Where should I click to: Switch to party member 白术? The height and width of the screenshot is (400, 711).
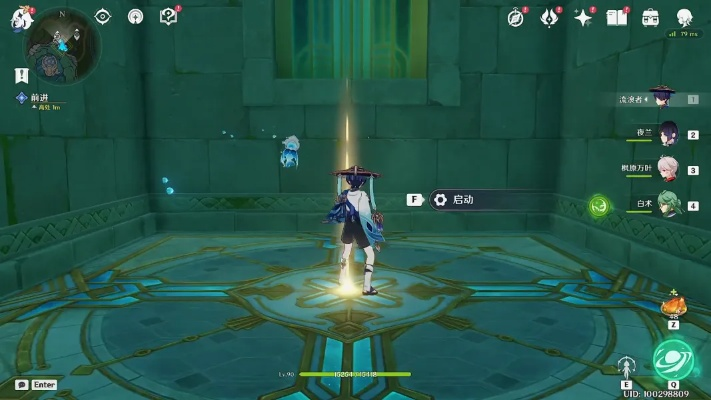point(666,205)
